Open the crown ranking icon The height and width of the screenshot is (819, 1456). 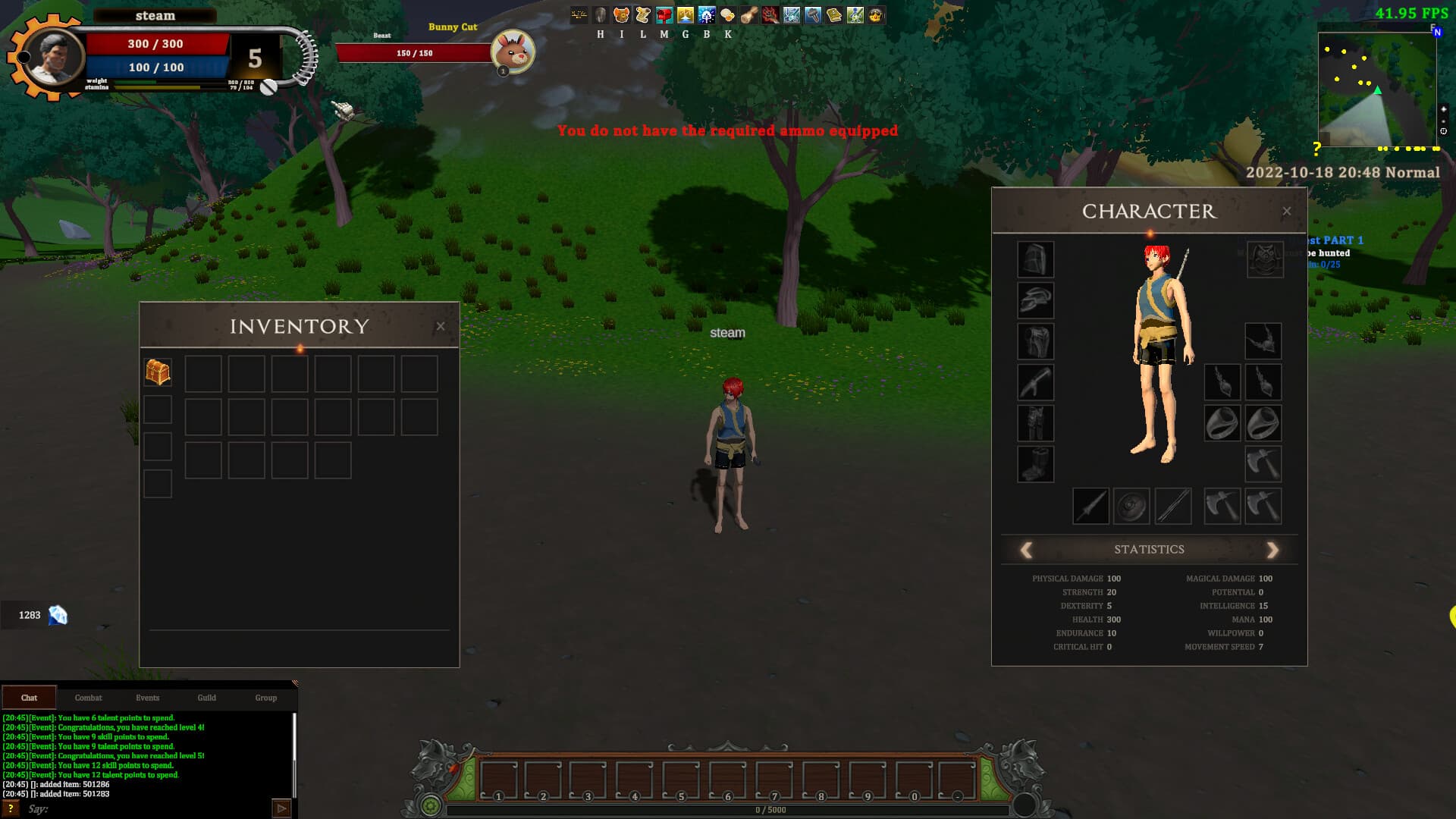coord(875,13)
